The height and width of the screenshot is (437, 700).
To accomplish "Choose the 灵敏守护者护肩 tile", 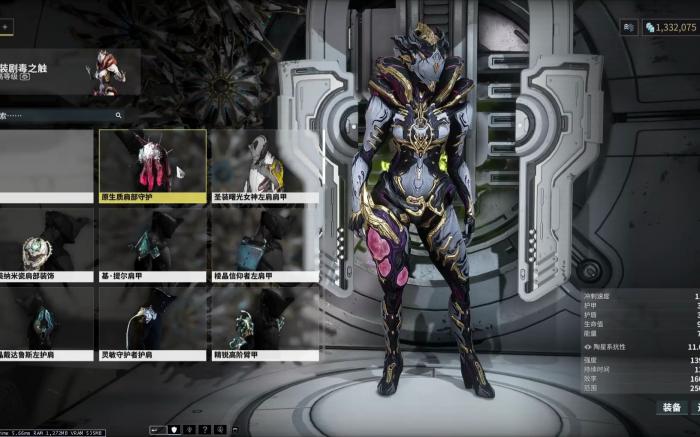I will (152, 323).
